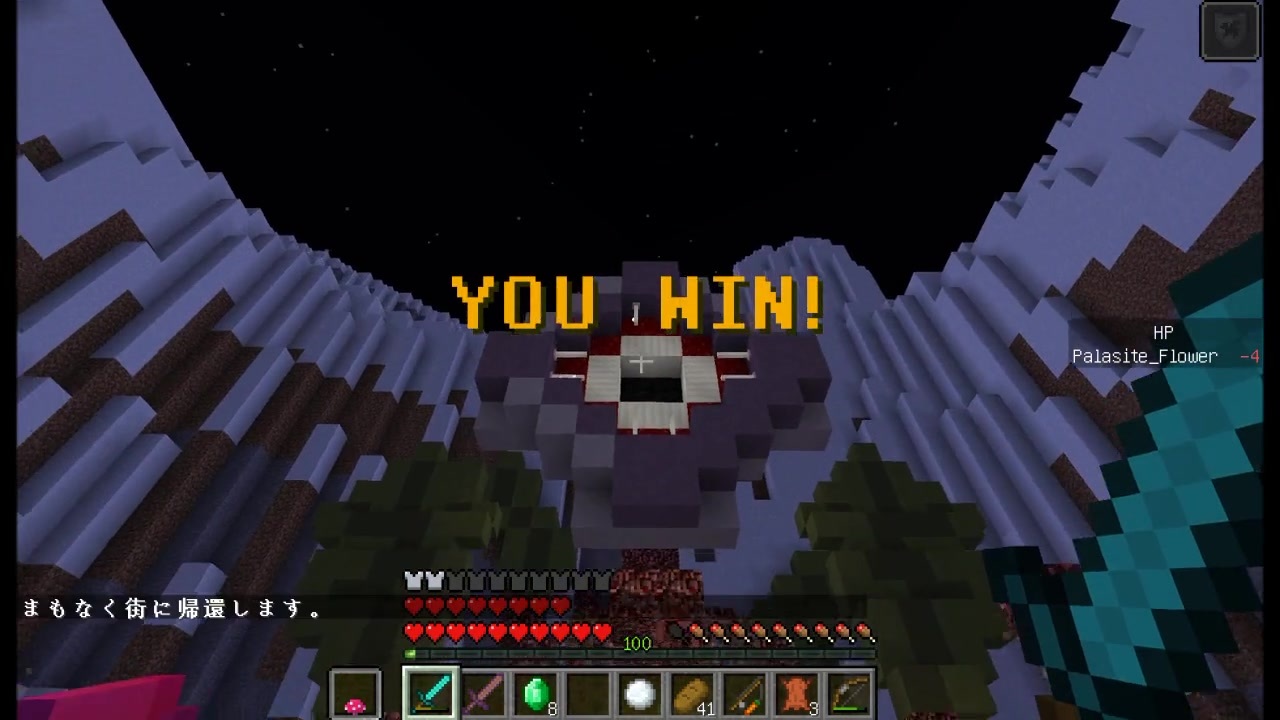
Task: Click the HP label on the right
Action: click(x=1163, y=332)
